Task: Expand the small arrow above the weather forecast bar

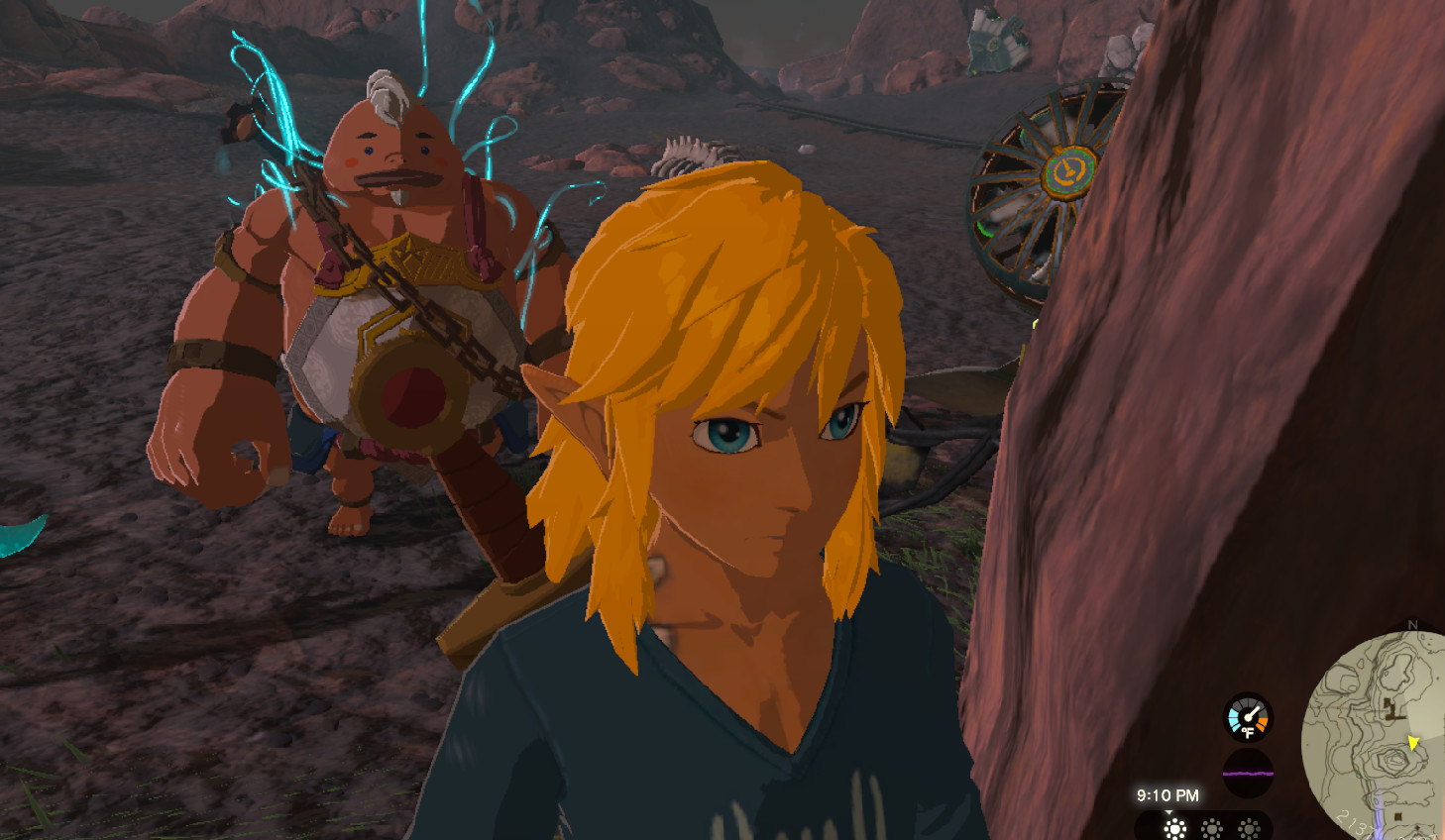Action: [1169, 811]
